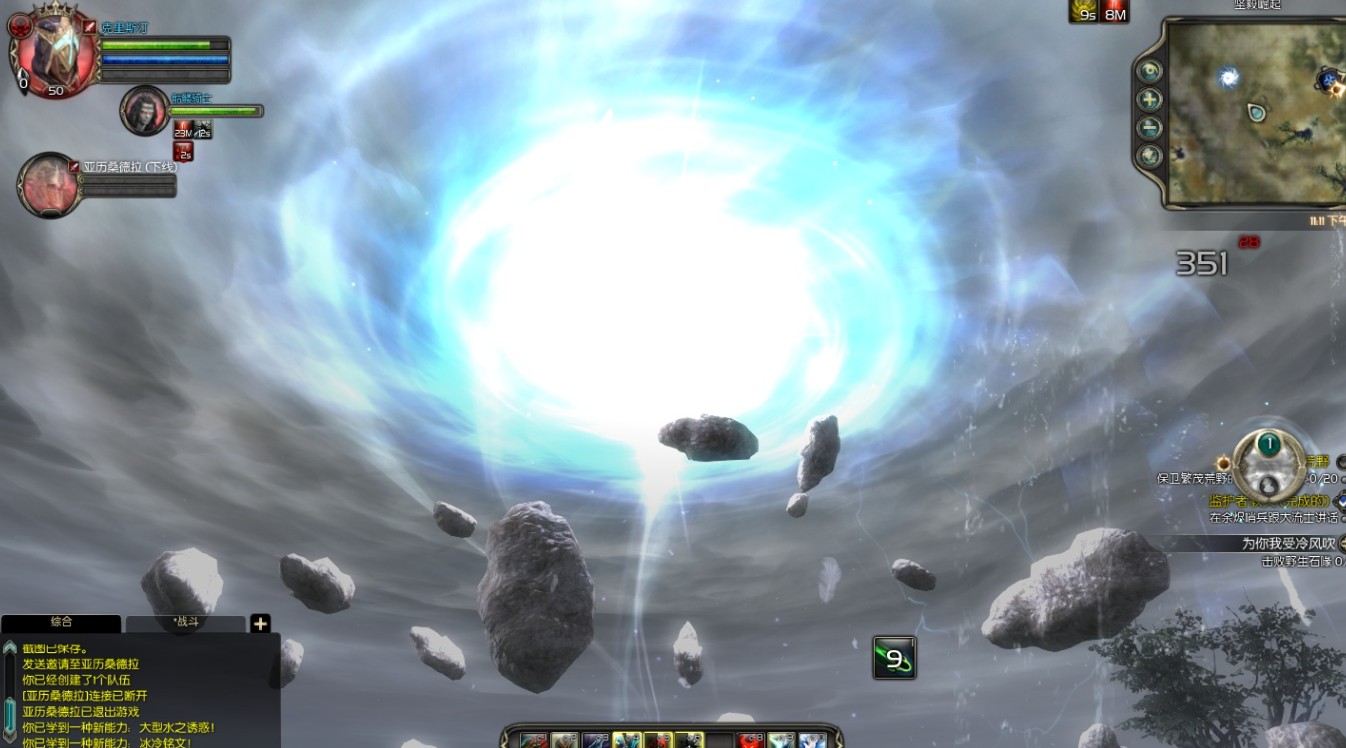Click the topmost round button beside the minimap
1346x748 pixels.
1150,71
